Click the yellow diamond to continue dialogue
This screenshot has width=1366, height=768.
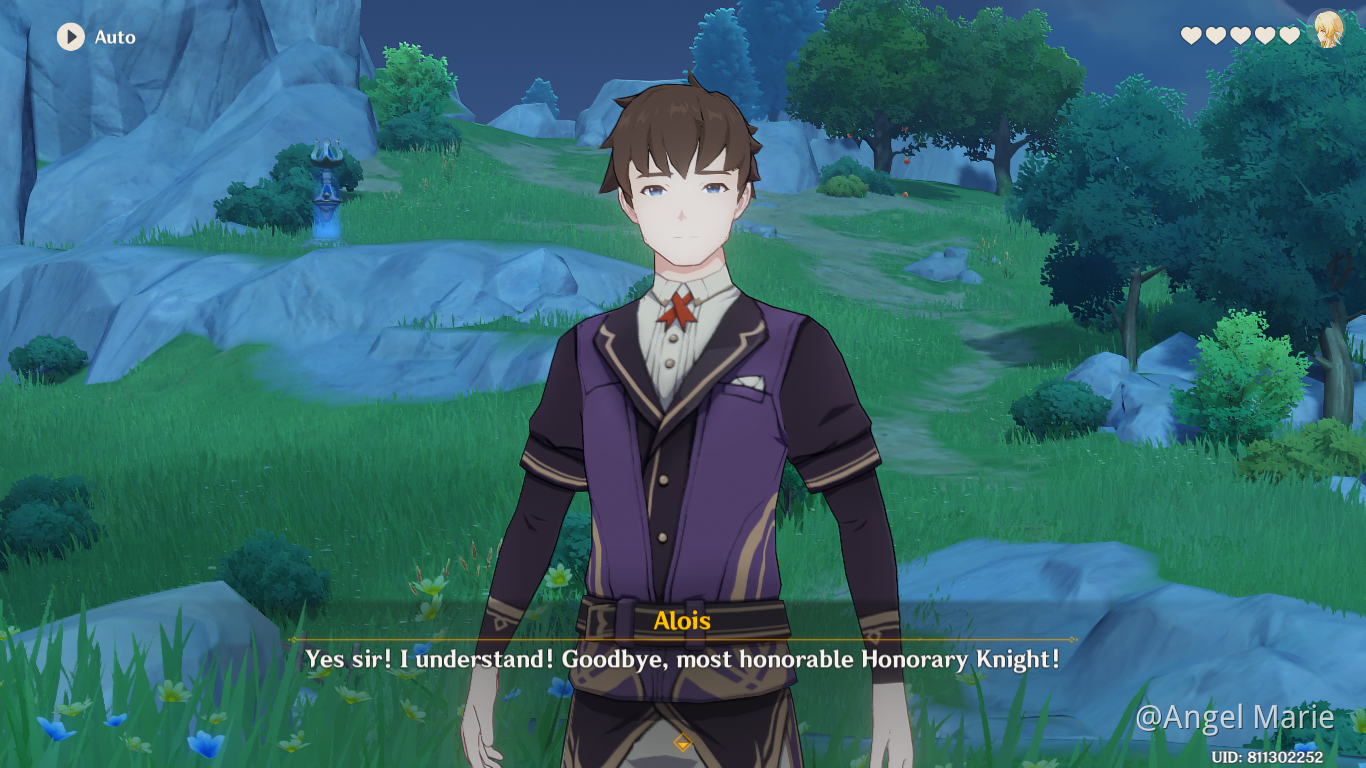(682, 741)
